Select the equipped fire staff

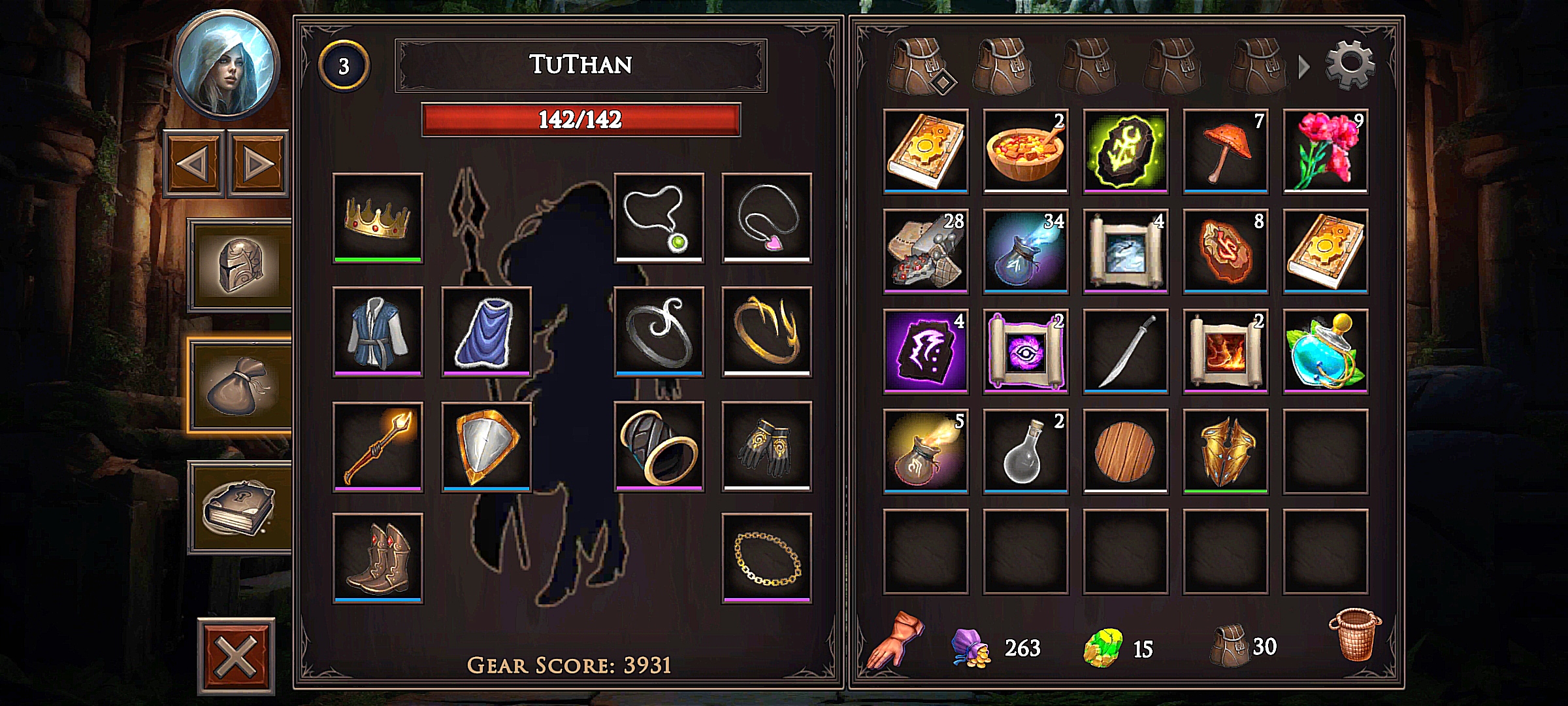378,446
